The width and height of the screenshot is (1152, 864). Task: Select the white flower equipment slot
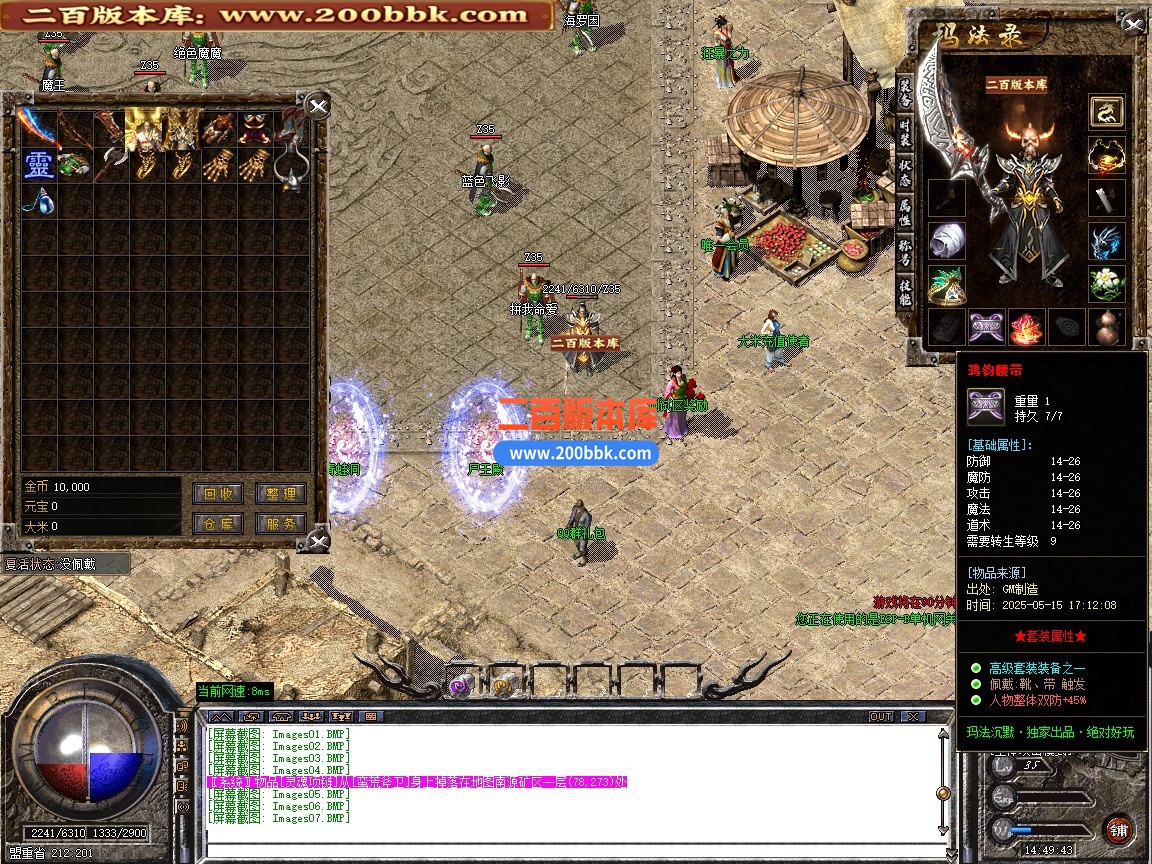[1106, 283]
